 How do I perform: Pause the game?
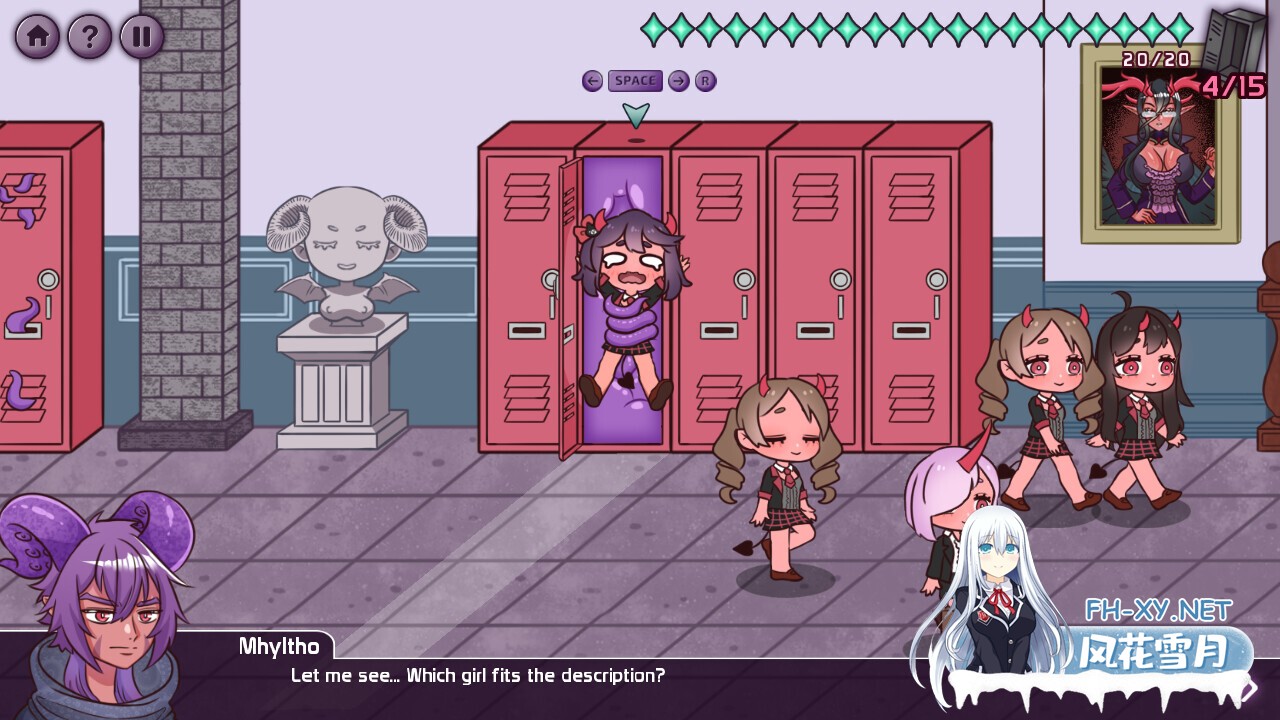pos(142,37)
